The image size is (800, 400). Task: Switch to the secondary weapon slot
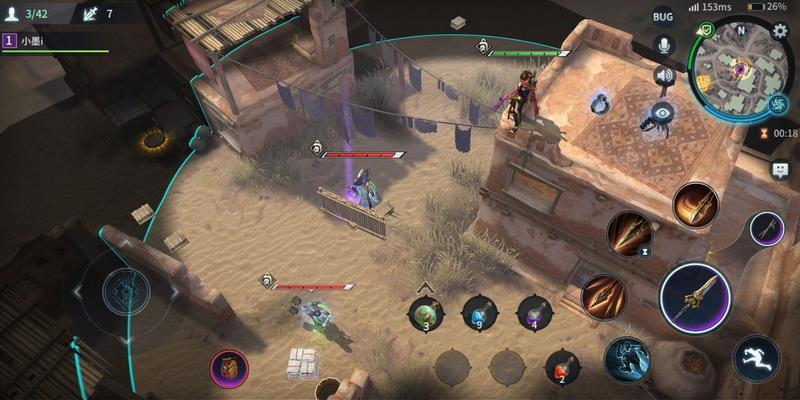click(x=767, y=229)
